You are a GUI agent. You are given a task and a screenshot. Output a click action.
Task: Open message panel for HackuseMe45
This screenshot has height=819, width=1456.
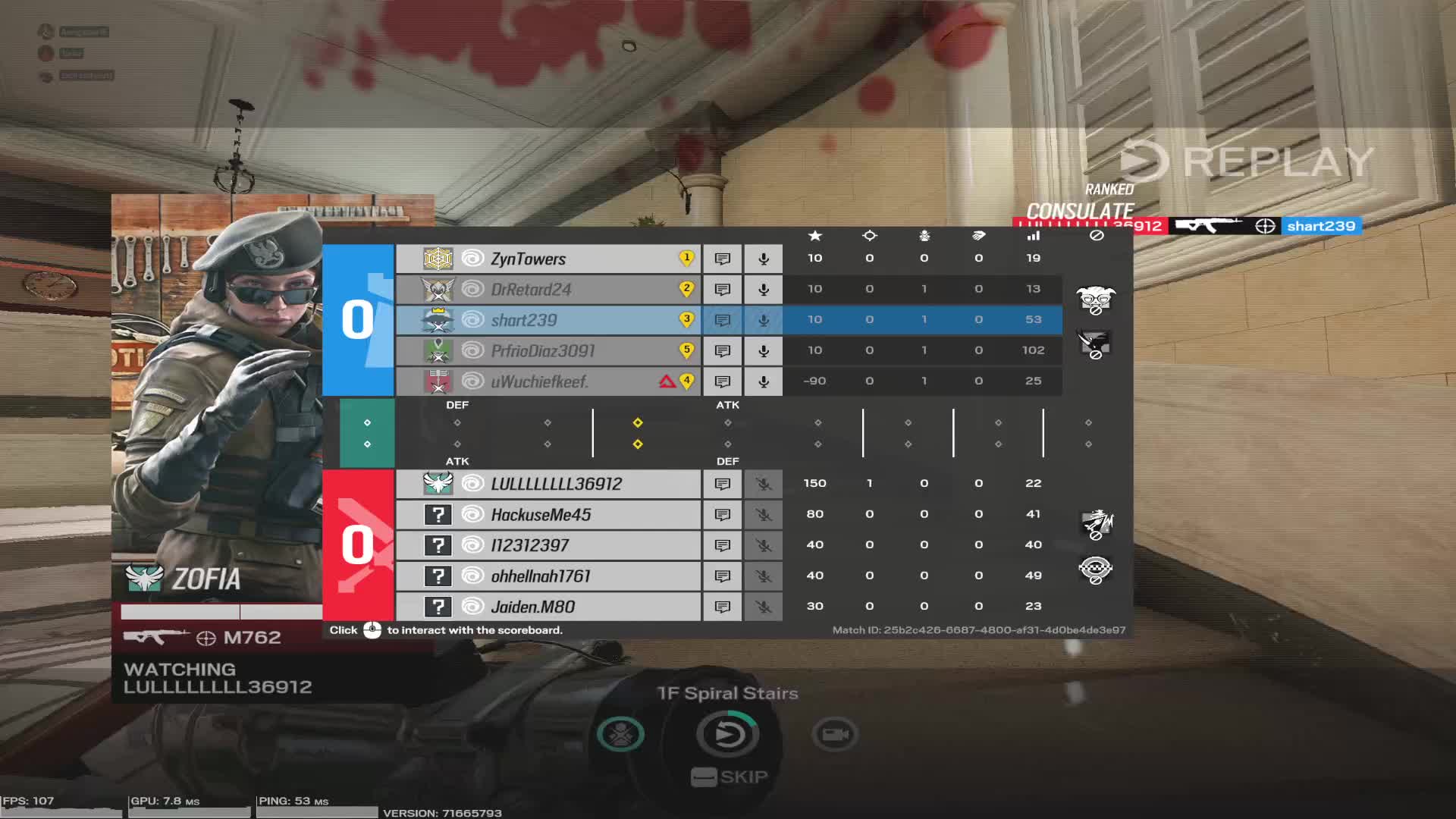[722, 514]
